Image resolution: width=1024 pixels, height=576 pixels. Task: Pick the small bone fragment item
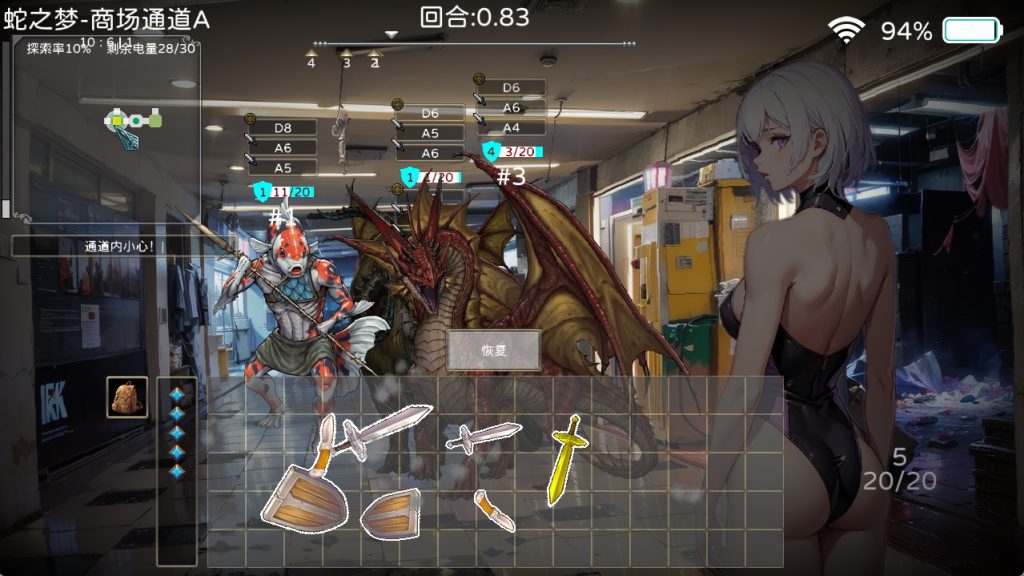[x=497, y=509]
